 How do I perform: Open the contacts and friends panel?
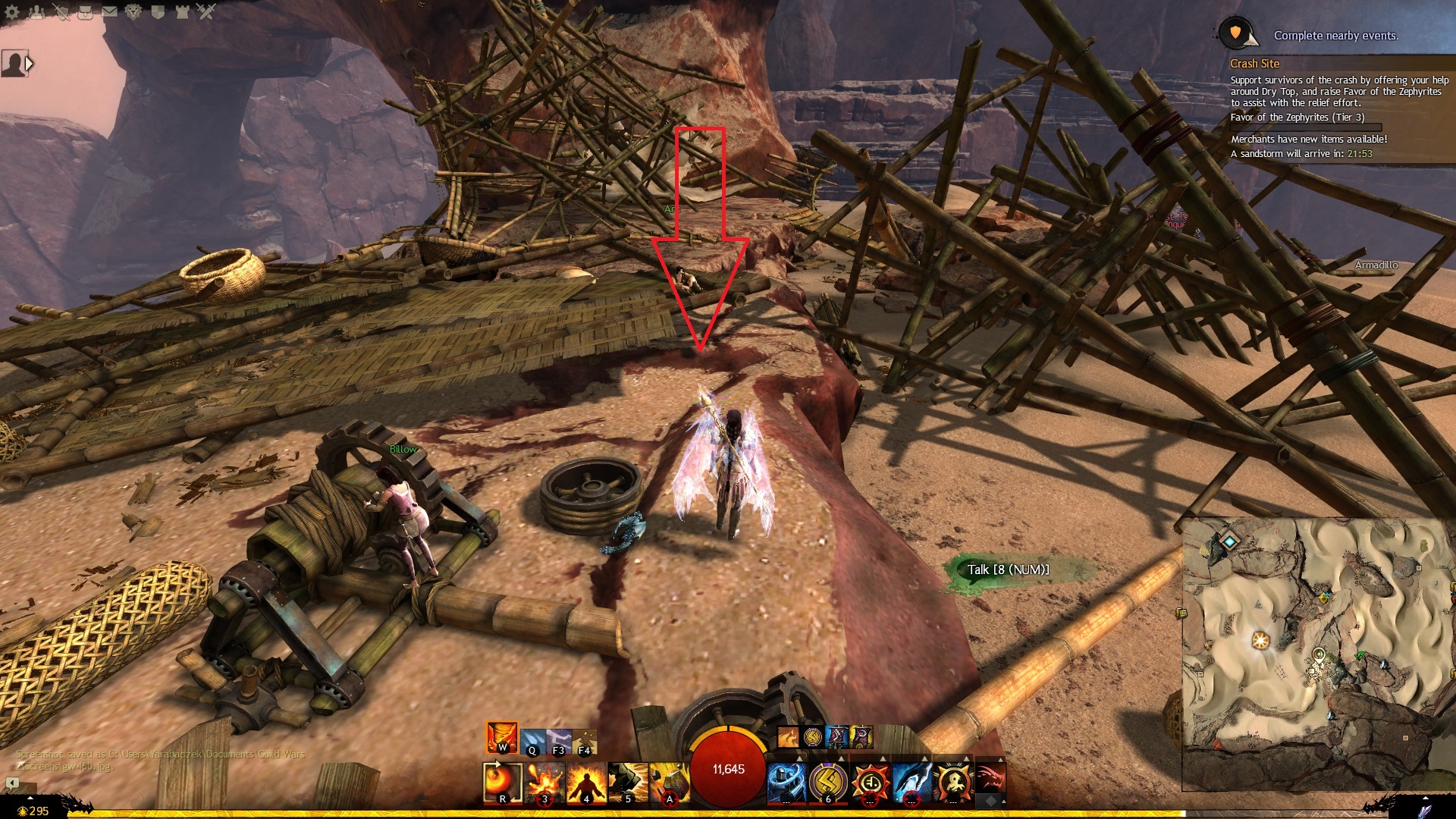(36, 12)
